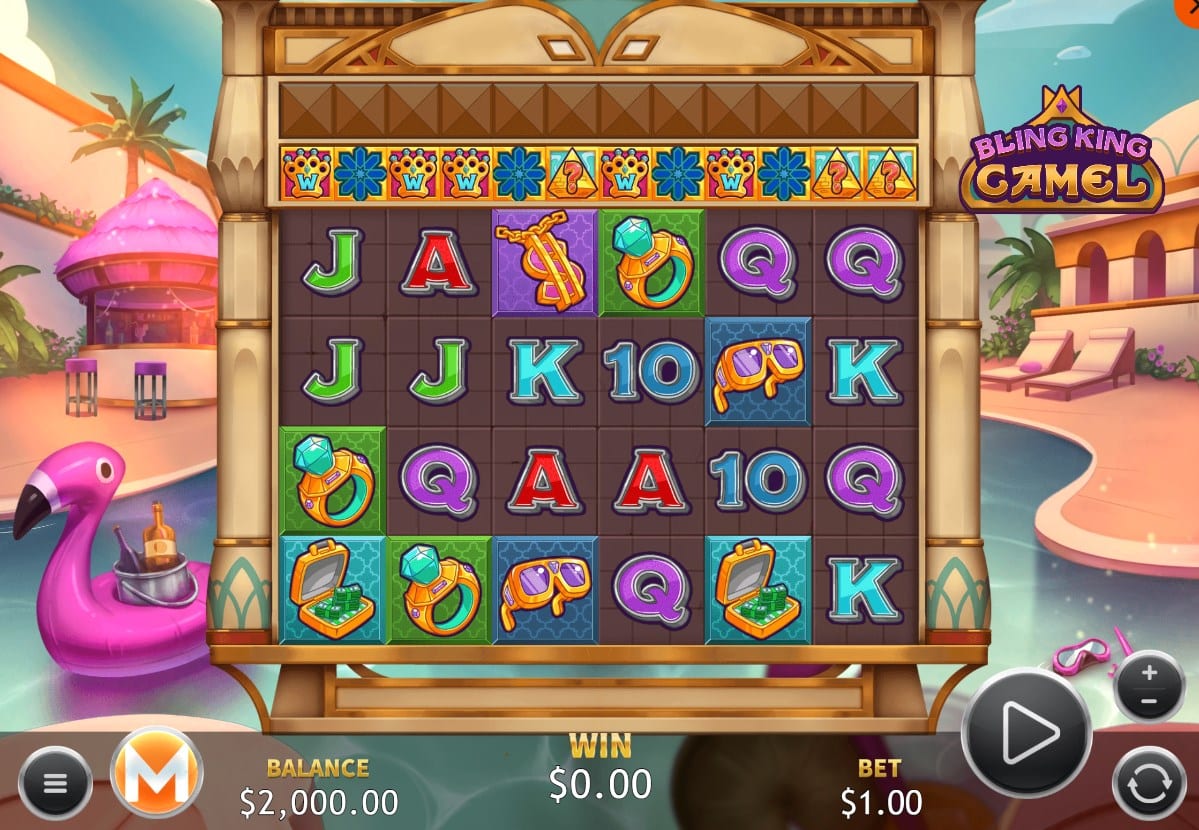Adjust the bet using the plus/minus button
This screenshot has height=830, width=1199.
click(x=1149, y=687)
